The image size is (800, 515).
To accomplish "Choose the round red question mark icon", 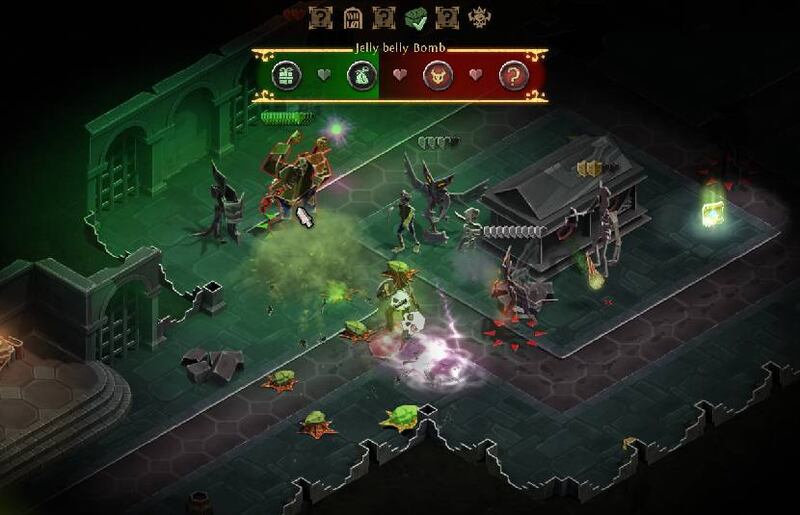I will [513, 75].
